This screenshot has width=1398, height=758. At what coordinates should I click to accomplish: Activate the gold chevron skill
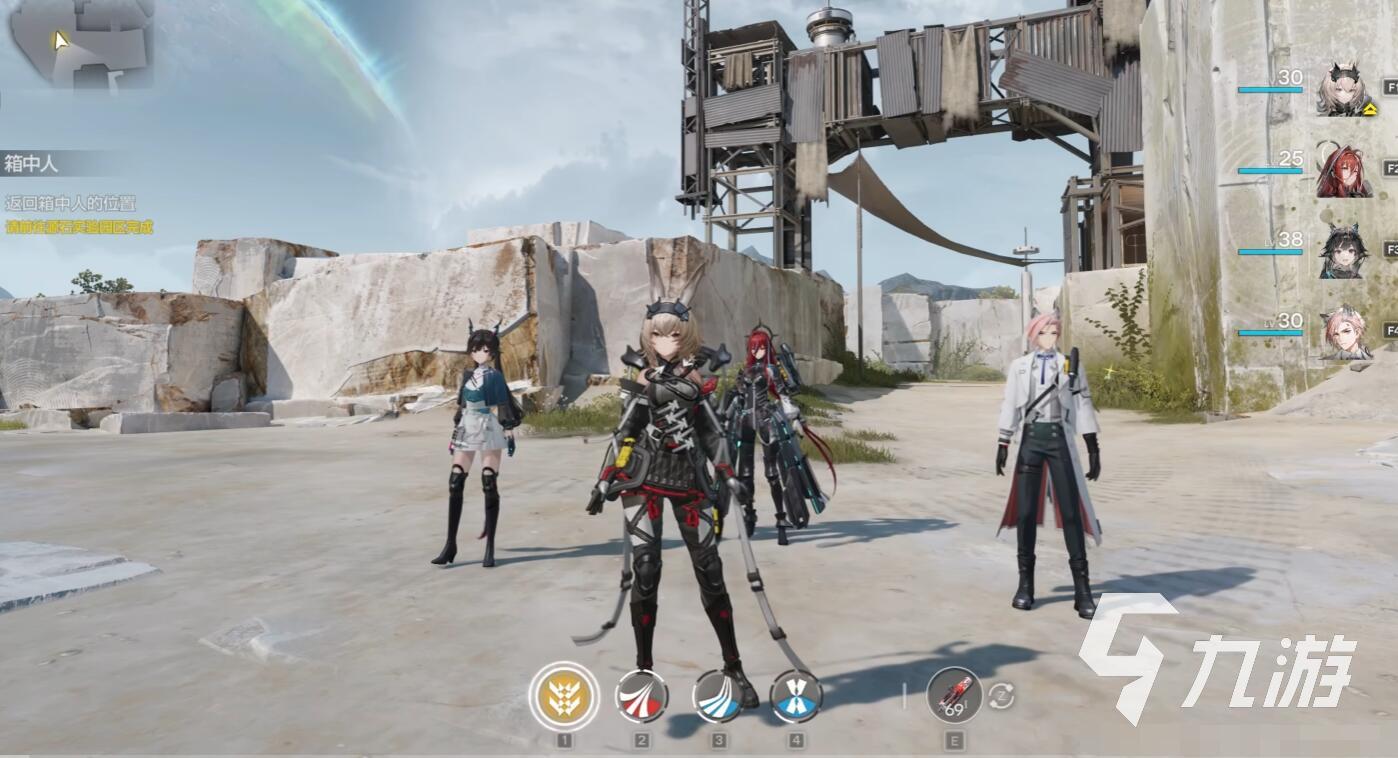[564, 696]
